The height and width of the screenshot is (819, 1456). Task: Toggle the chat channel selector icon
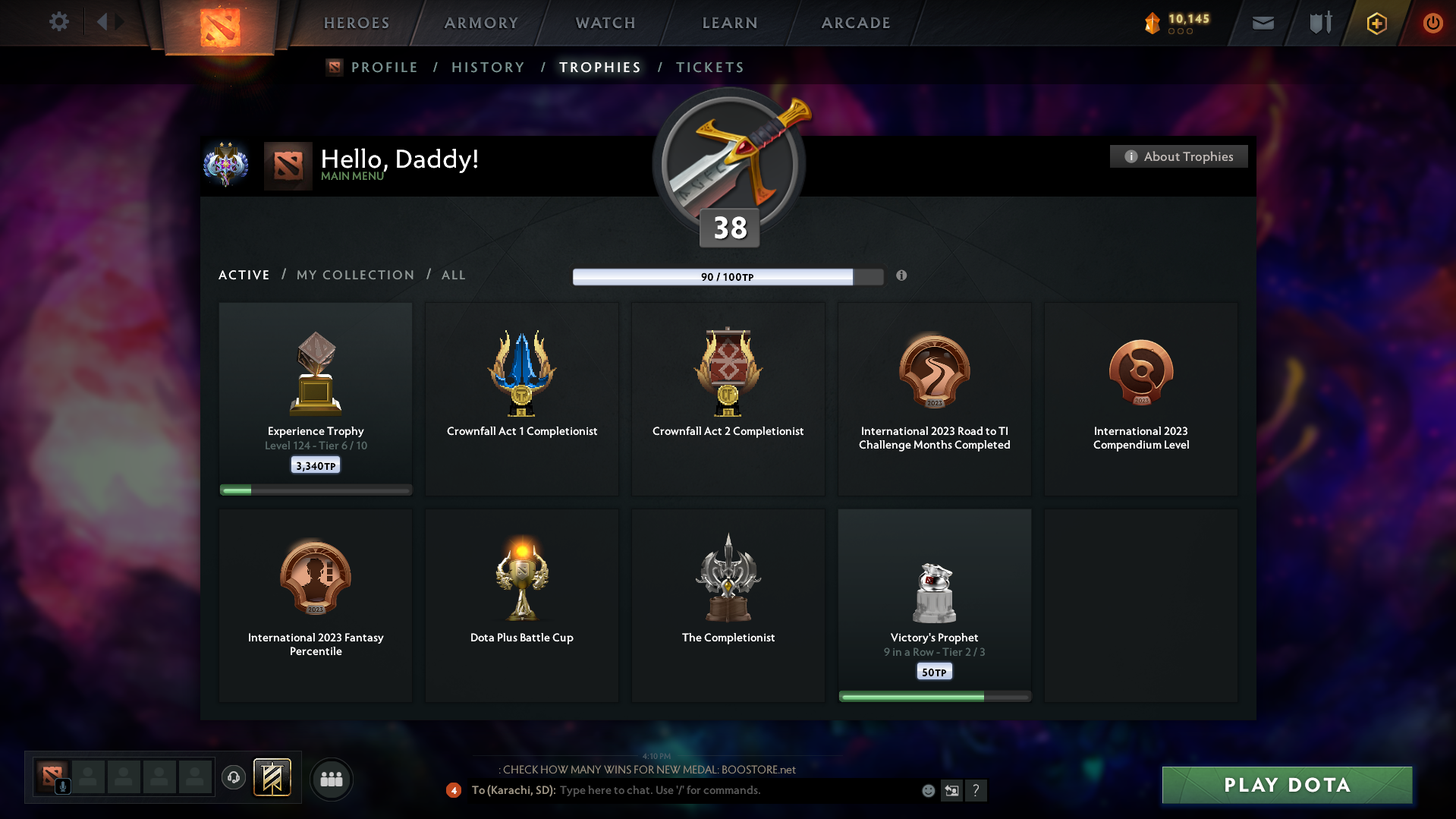952,790
